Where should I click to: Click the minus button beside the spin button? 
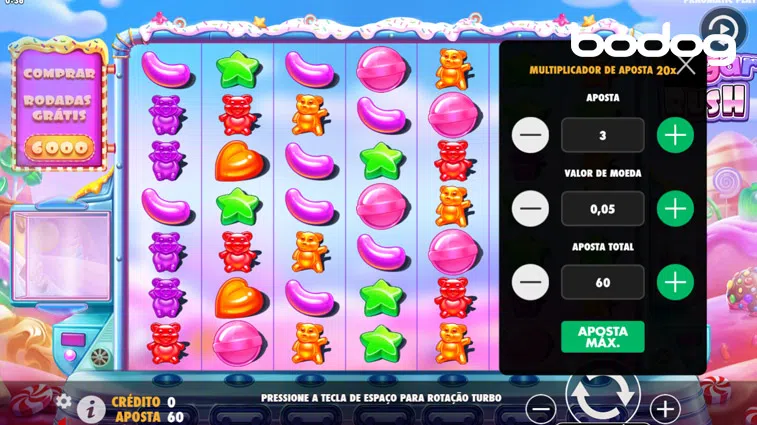click(x=541, y=408)
